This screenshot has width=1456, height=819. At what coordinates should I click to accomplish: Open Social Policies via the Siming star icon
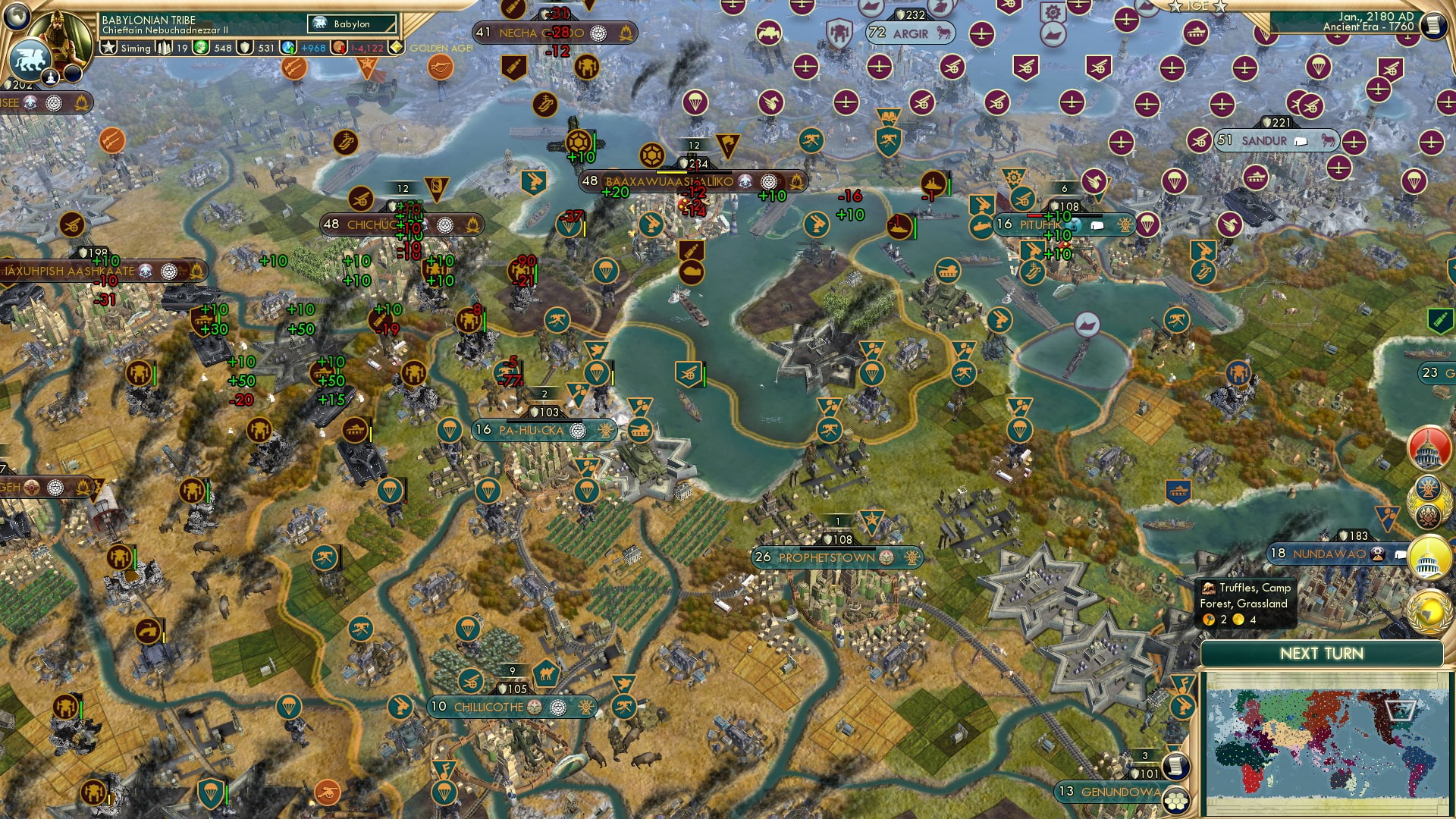click(108, 47)
